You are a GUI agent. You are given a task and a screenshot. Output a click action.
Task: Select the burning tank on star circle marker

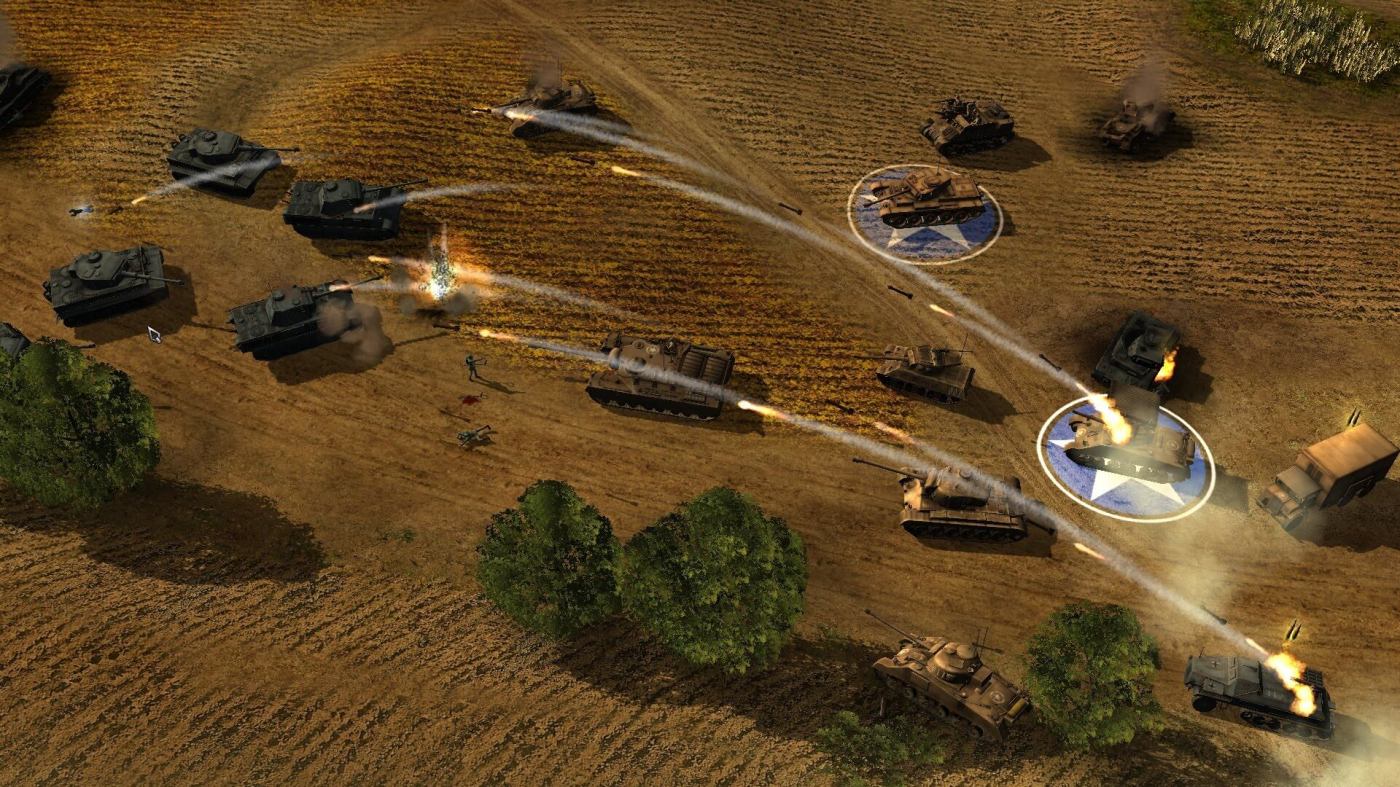coord(1128,445)
